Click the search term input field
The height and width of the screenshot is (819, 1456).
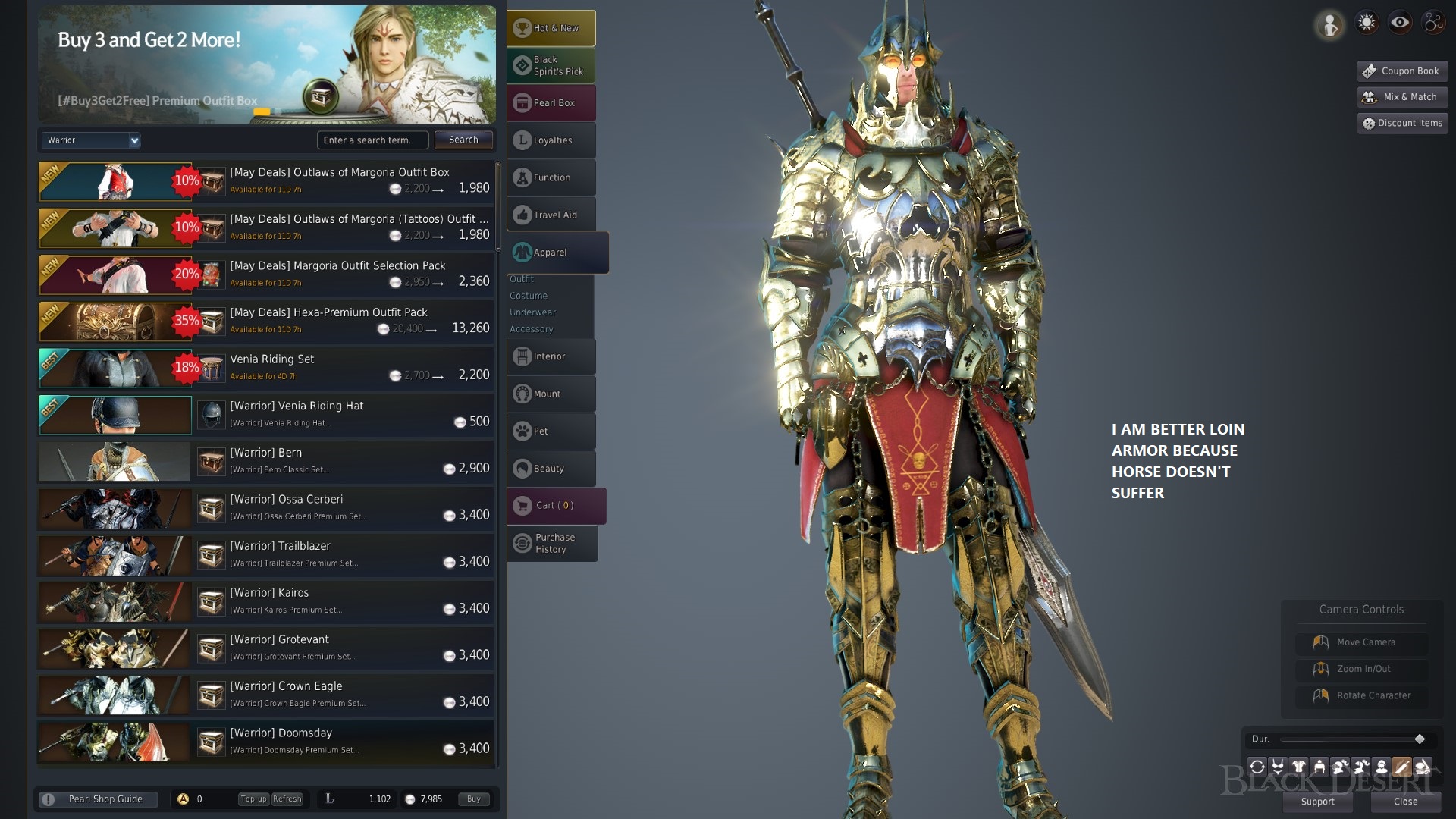click(373, 140)
